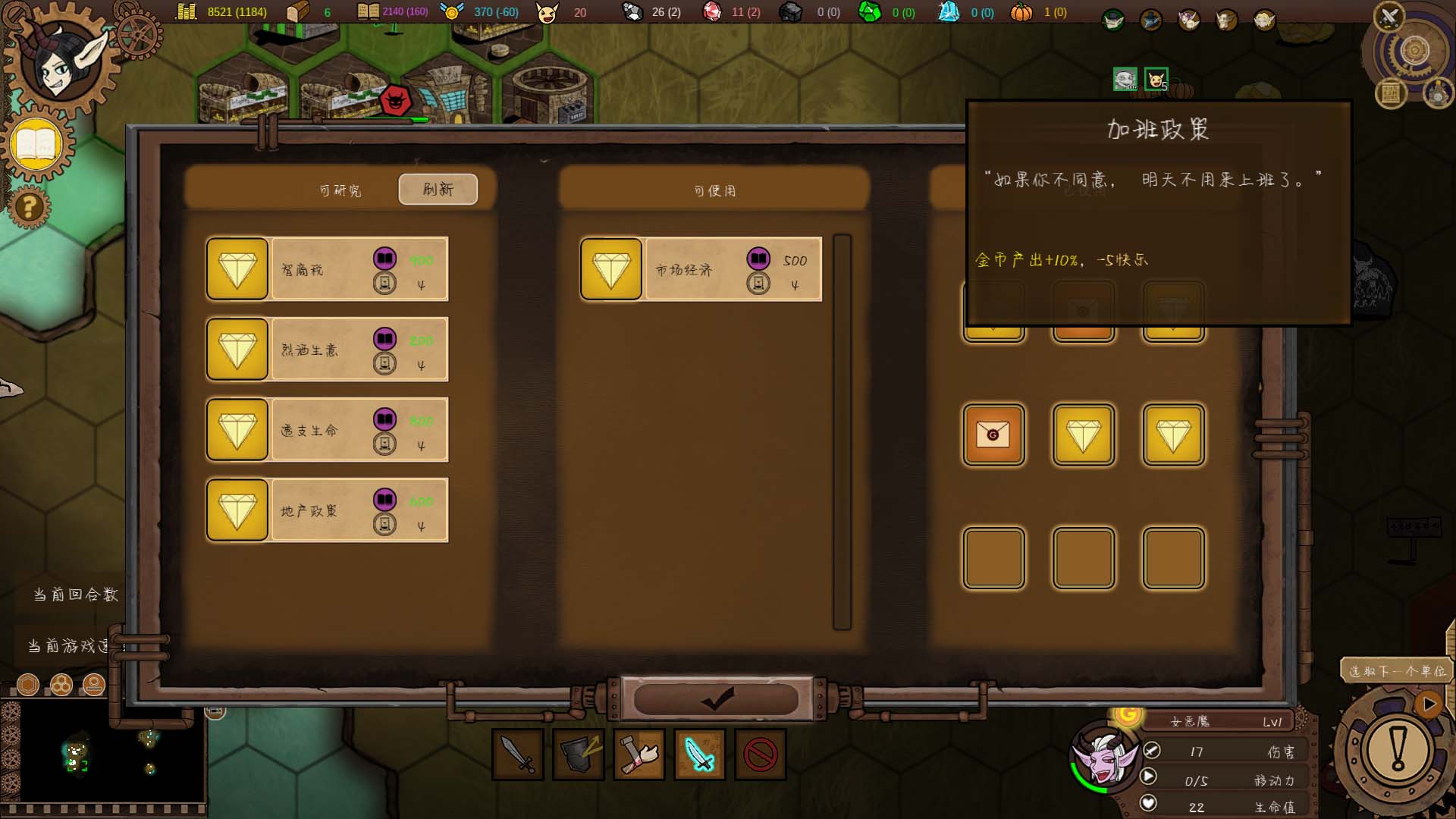Click the red prohibition cancel icon
Image resolution: width=1456 pixels, height=819 pixels.
(x=758, y=755)
